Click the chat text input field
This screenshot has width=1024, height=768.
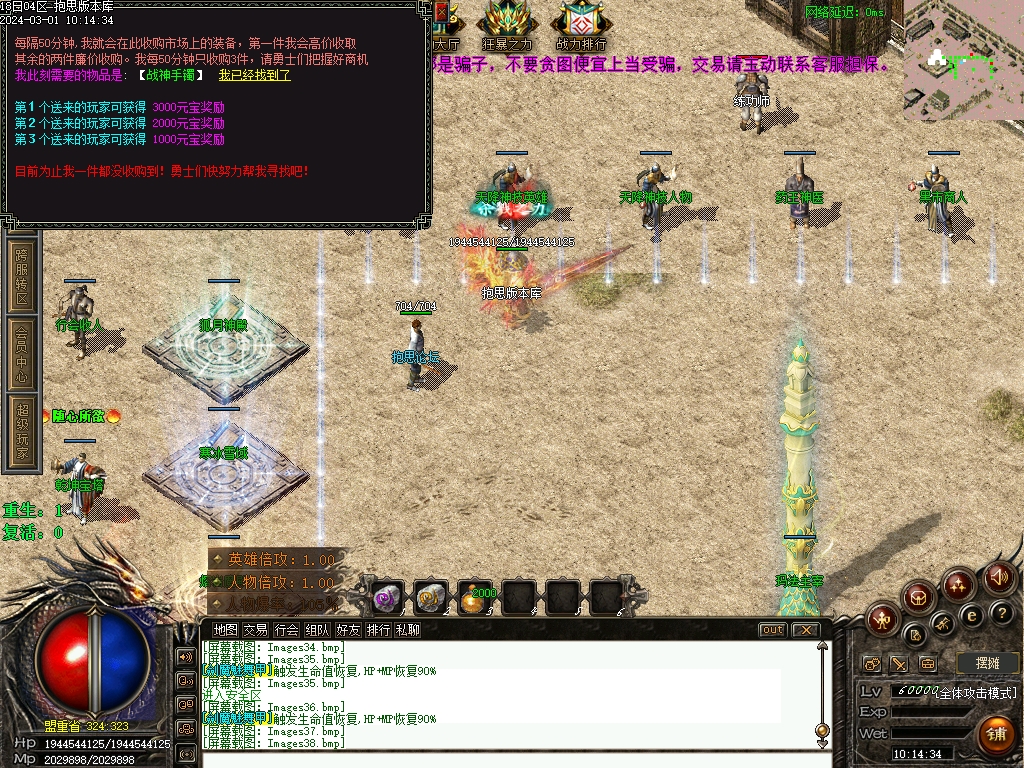510,758
